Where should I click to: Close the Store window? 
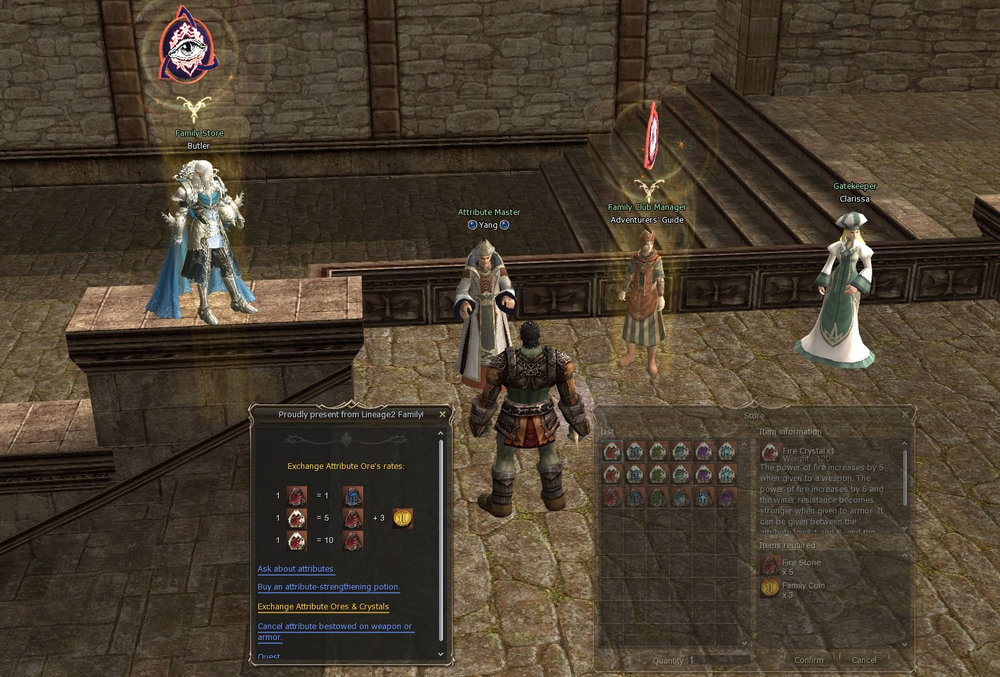point(905,415)
